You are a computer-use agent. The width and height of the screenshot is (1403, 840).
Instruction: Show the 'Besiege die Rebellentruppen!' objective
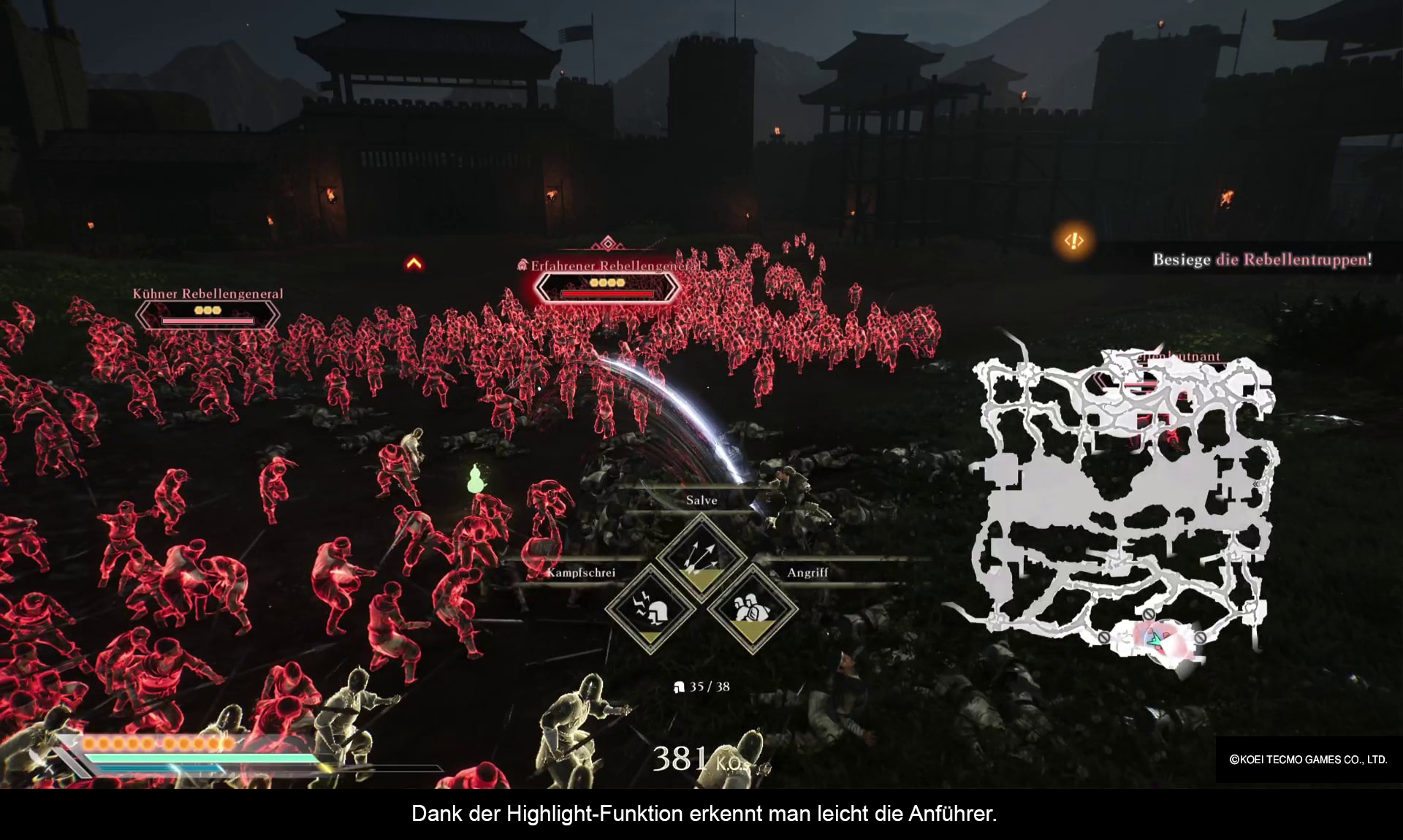coord(1262,259)
